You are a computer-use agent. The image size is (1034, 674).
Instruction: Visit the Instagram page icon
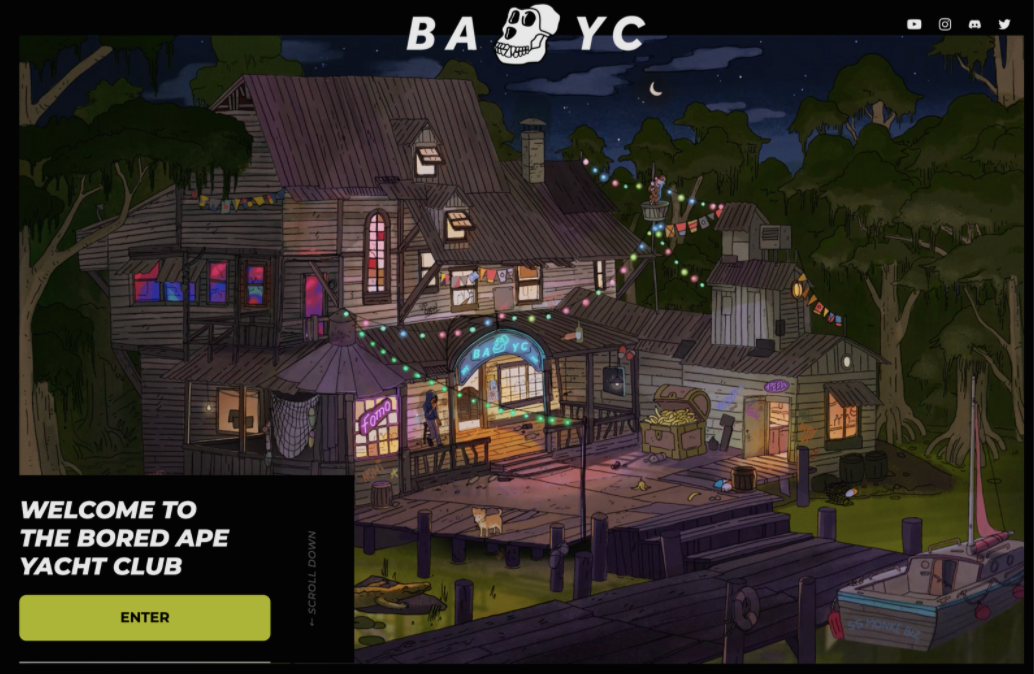pyautogui.click(x=945, y=24)
